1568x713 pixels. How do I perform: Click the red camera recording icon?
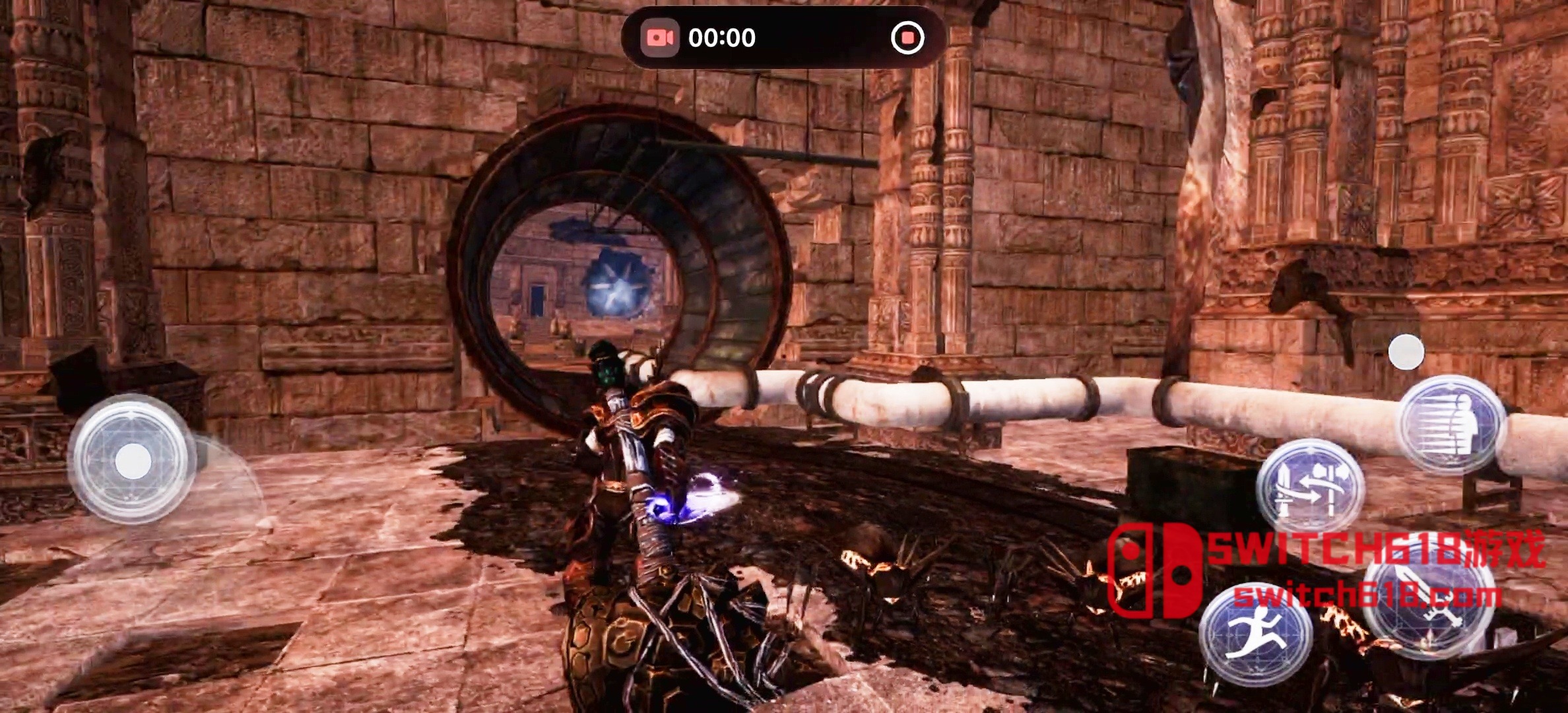(660, 38)
